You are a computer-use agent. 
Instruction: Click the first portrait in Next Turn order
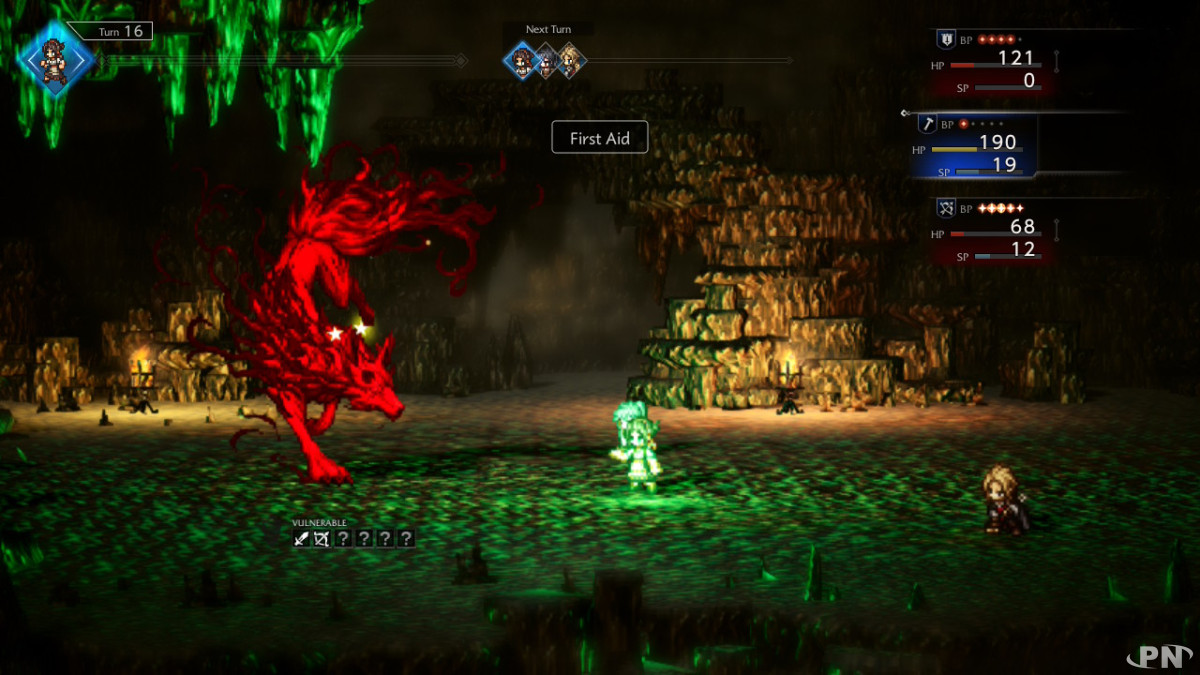(520, 61)
